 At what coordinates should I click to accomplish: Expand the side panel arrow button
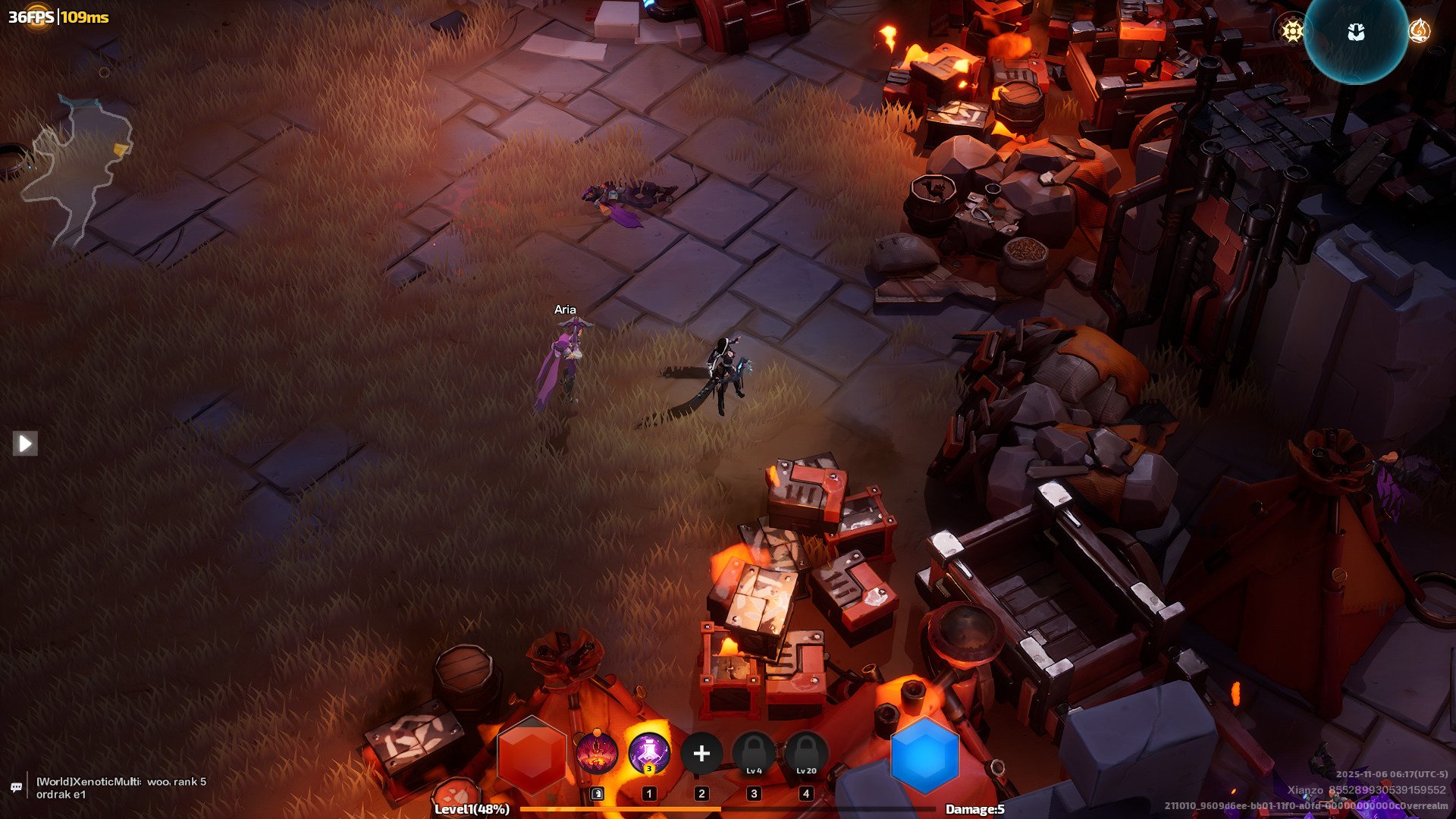(25, 443)
